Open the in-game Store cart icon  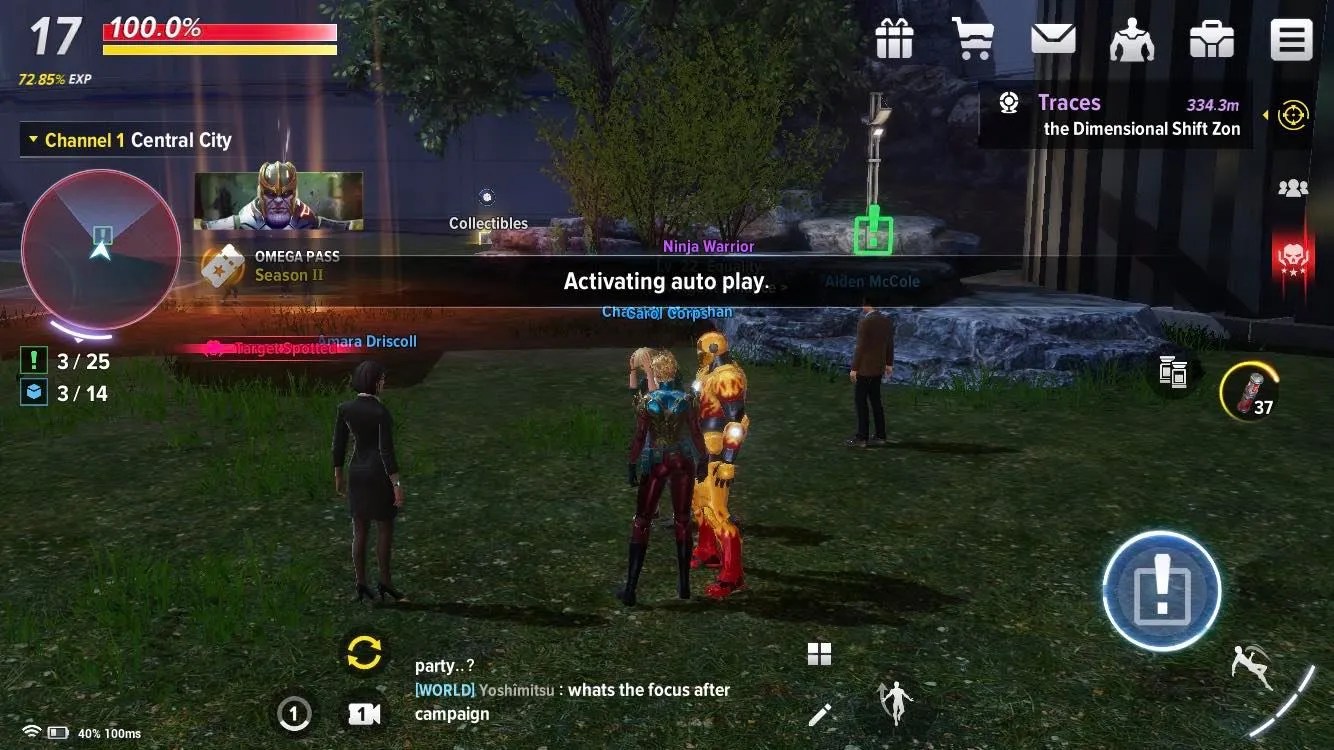coord(973,38)
